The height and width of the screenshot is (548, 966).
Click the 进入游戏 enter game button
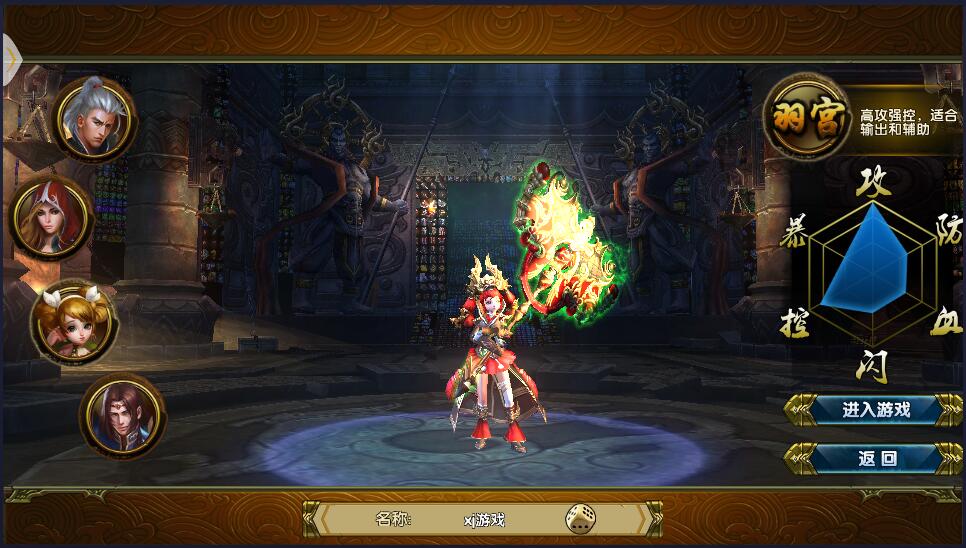pyautogui.click(x=861, y=409)
